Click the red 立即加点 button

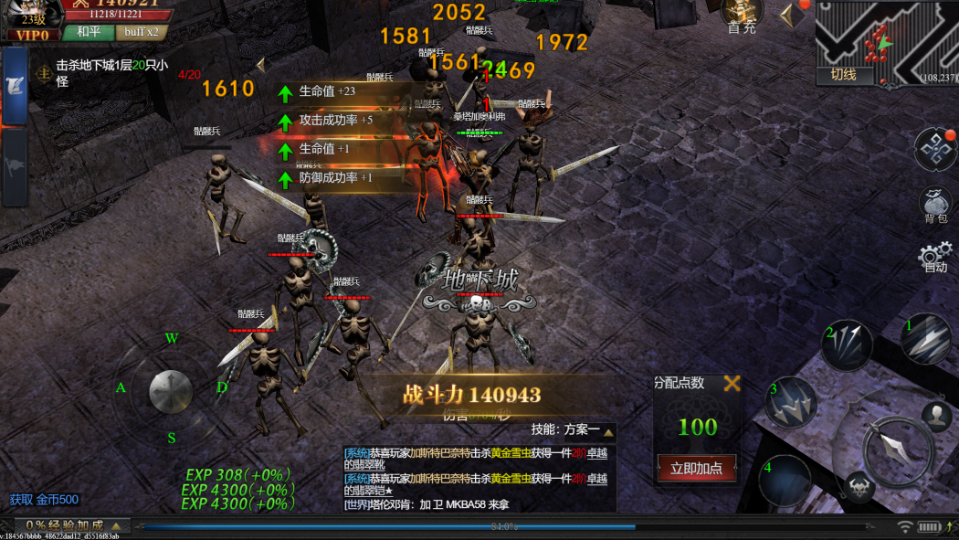696,467
